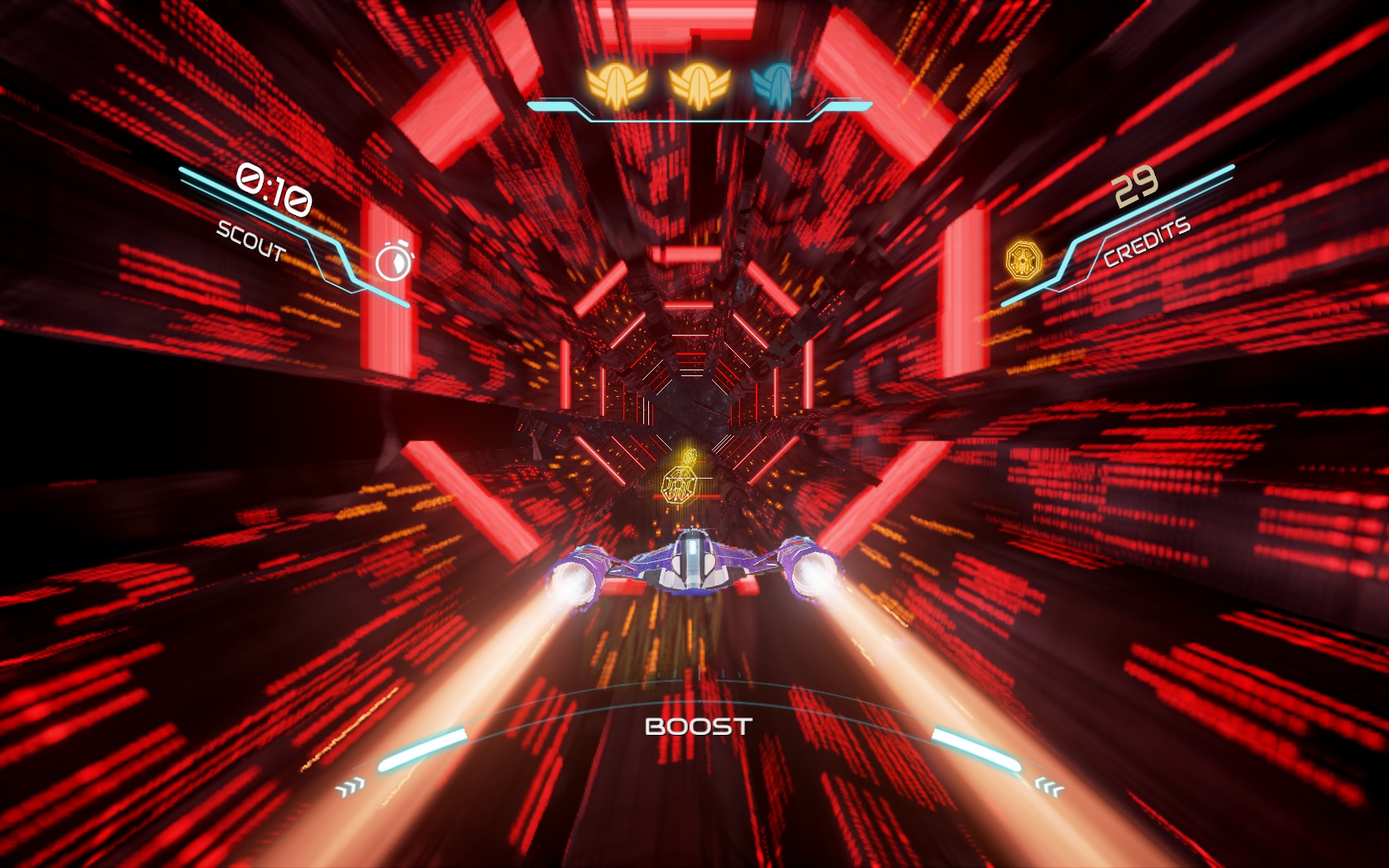Image resolution: width=1389 pixels, height=868 pixels.
Task: Activate the BOOST label
Action: tap(698, 727)
